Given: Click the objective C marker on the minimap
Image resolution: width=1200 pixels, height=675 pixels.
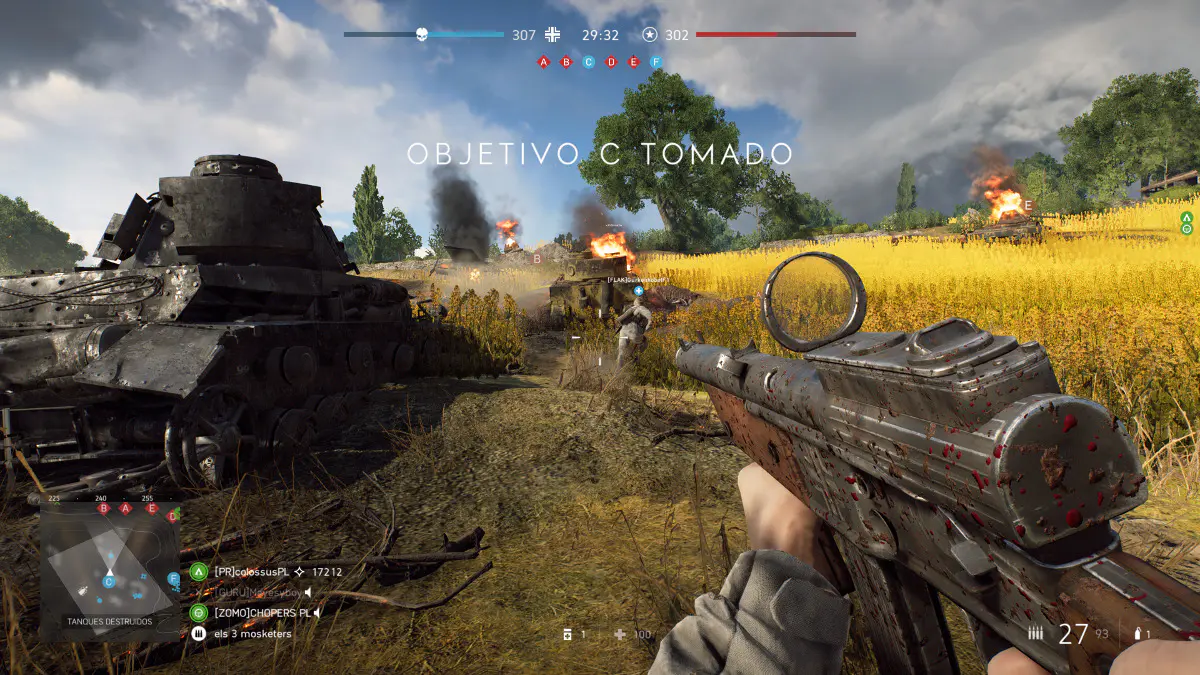Looking at the screenshot, I should click(109, 582).
